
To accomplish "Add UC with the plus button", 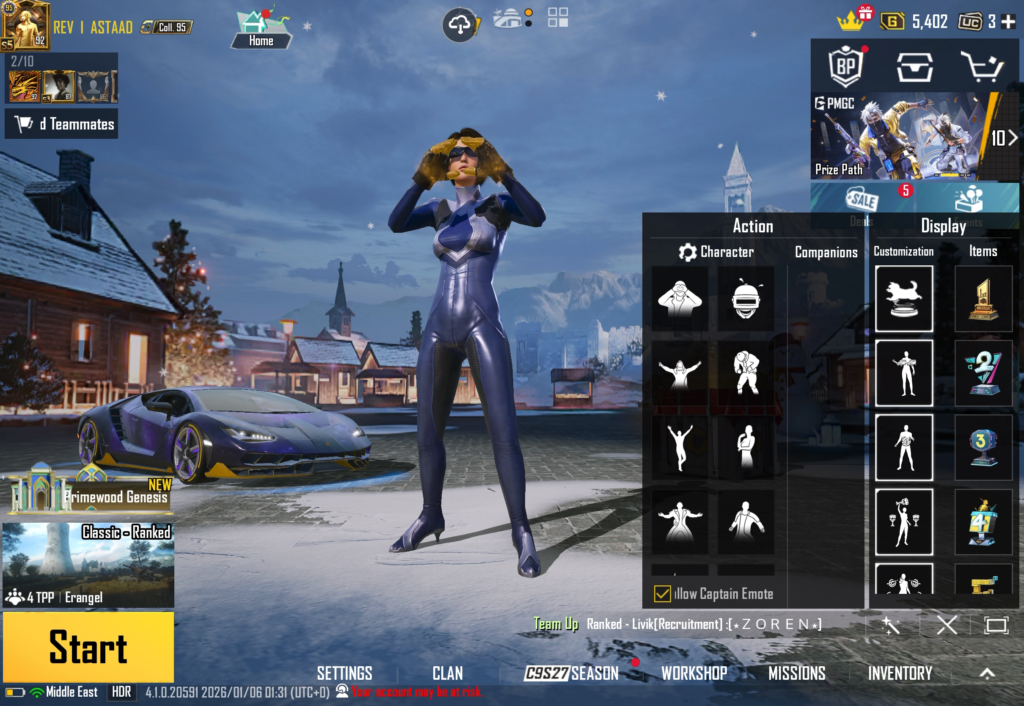I will coord(1010,21).
